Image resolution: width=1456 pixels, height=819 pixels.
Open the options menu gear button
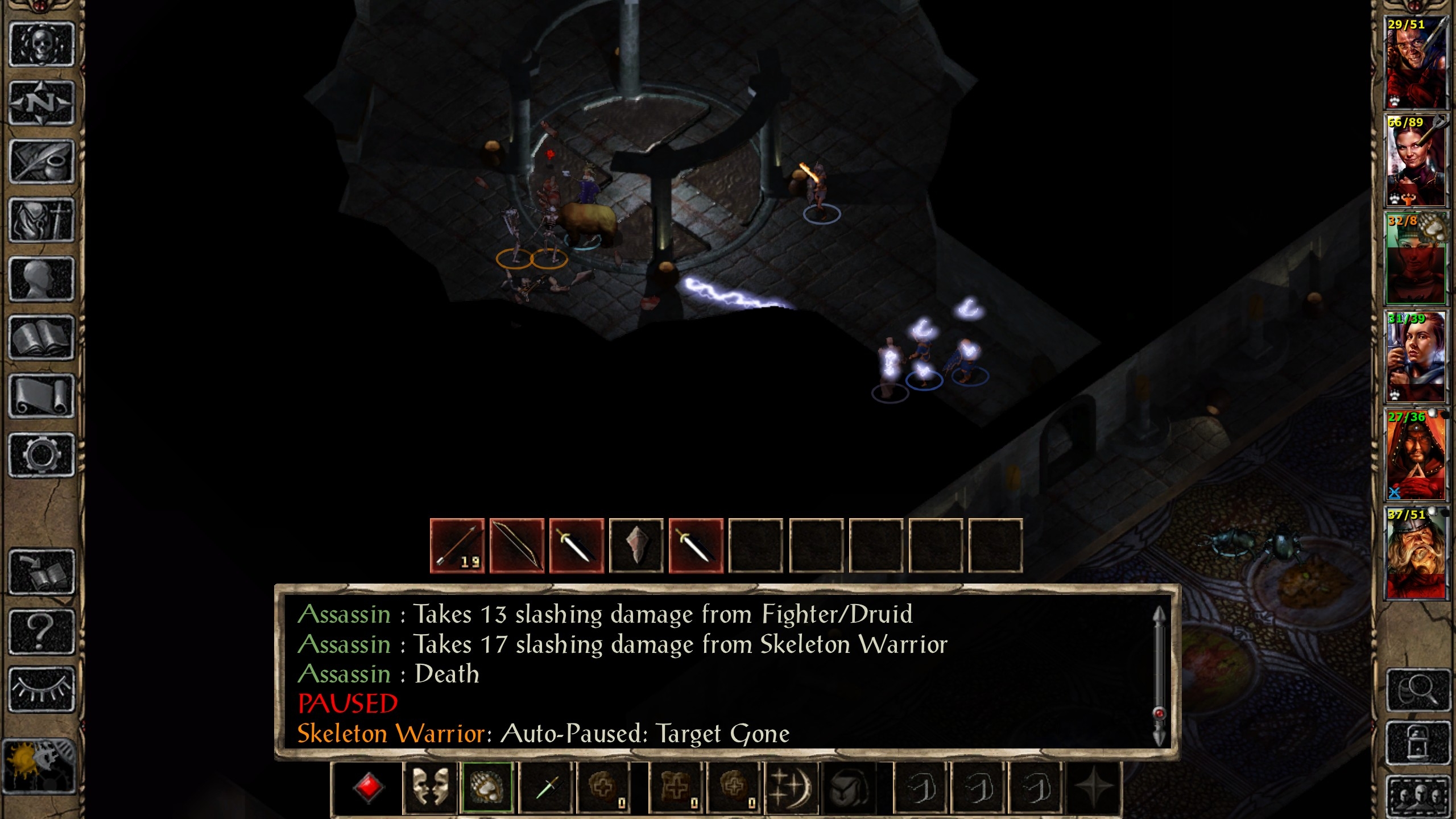42,454
